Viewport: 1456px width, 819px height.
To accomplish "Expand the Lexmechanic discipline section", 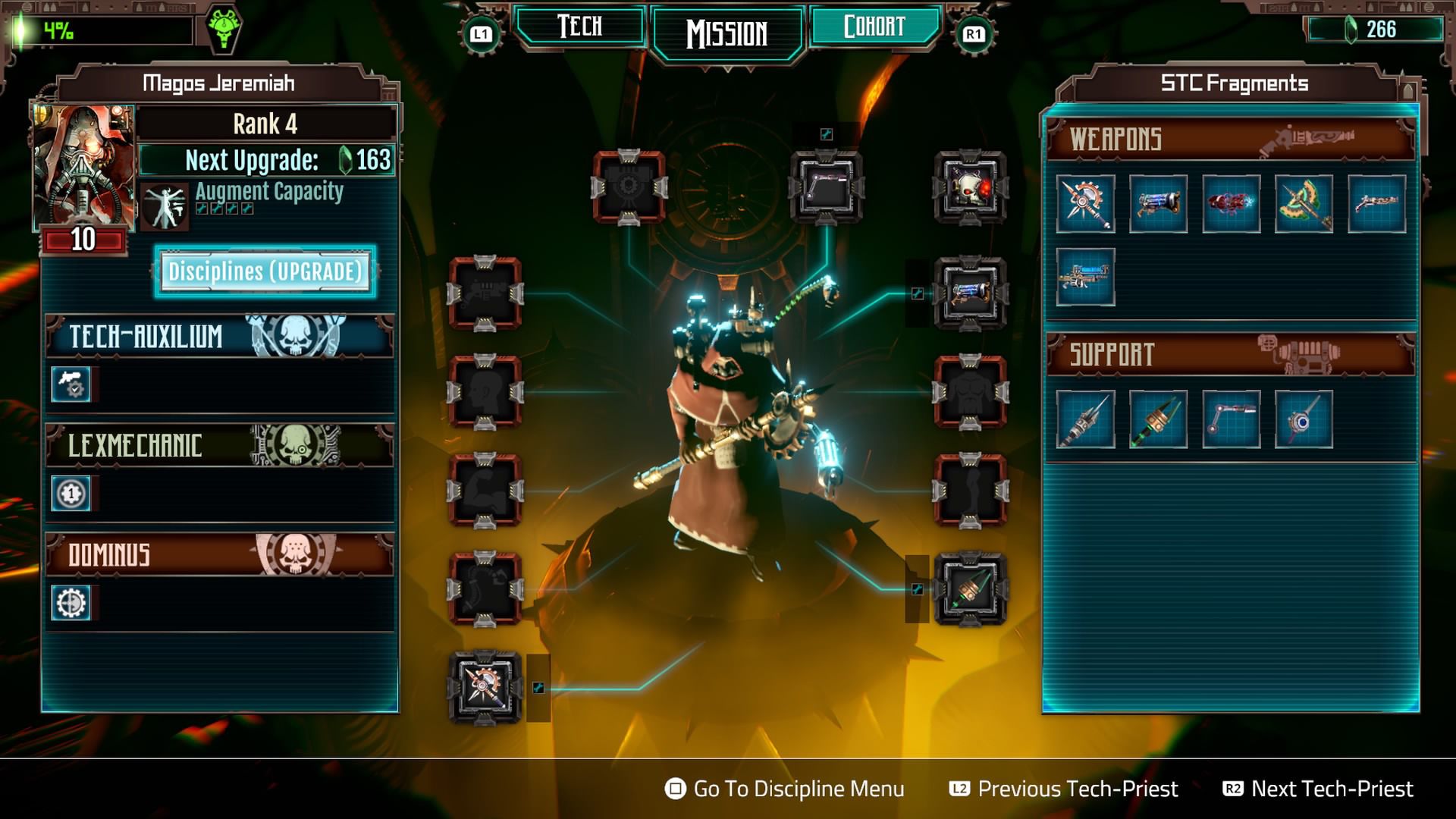I will click(x=218, y=447).
